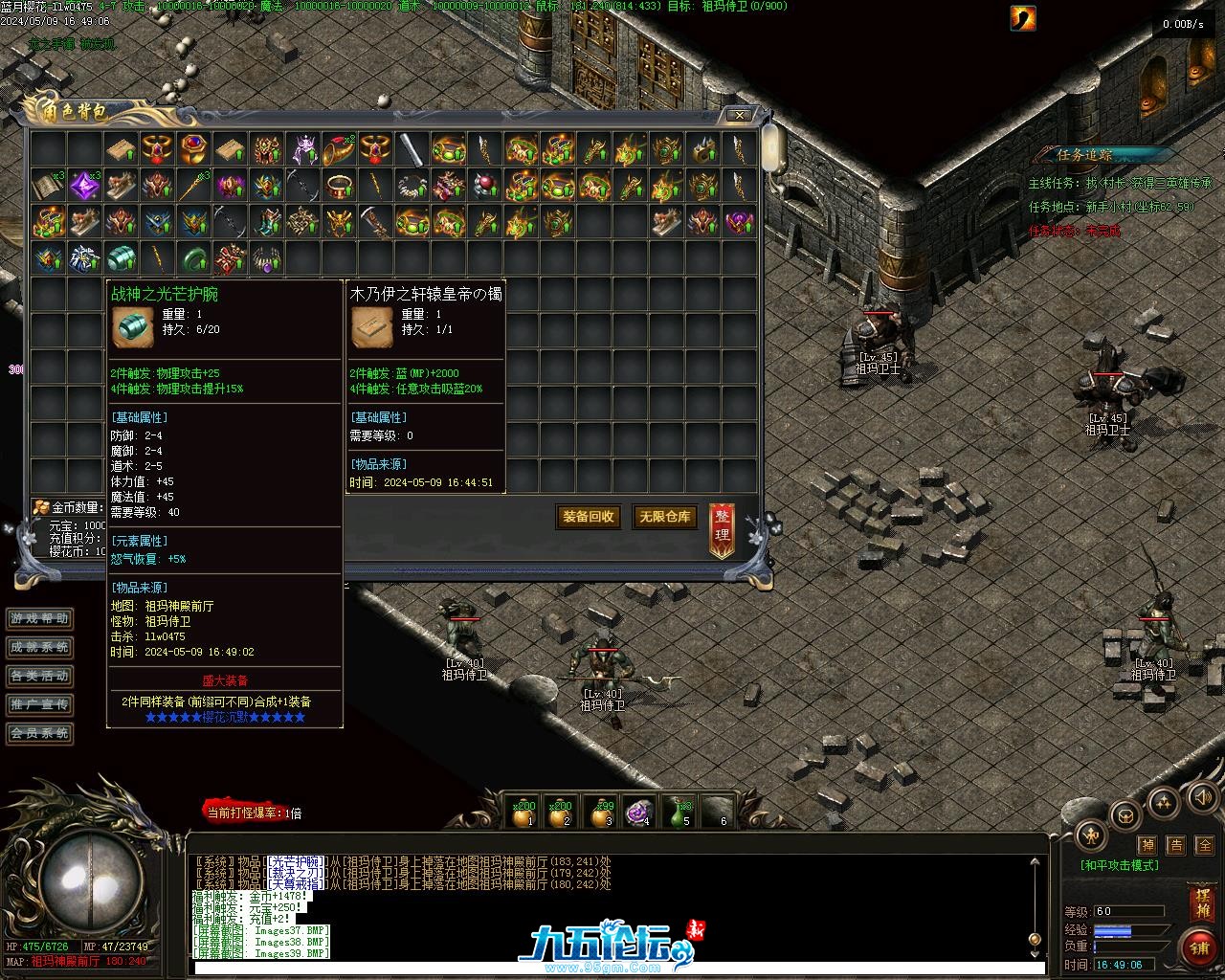Use the green potion in hotbar slot 5
The width and height of the screenshot is (1225, 980).
pyautogui.click(x=679, y=813)
